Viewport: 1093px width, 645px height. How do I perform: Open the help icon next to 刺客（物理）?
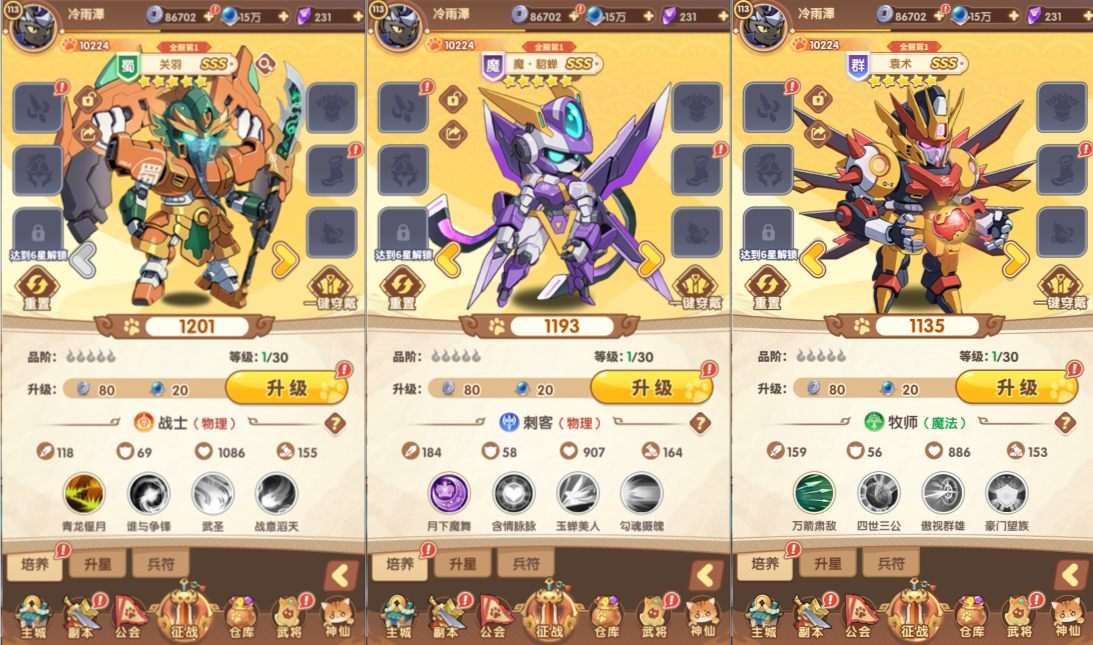[700, 423]
